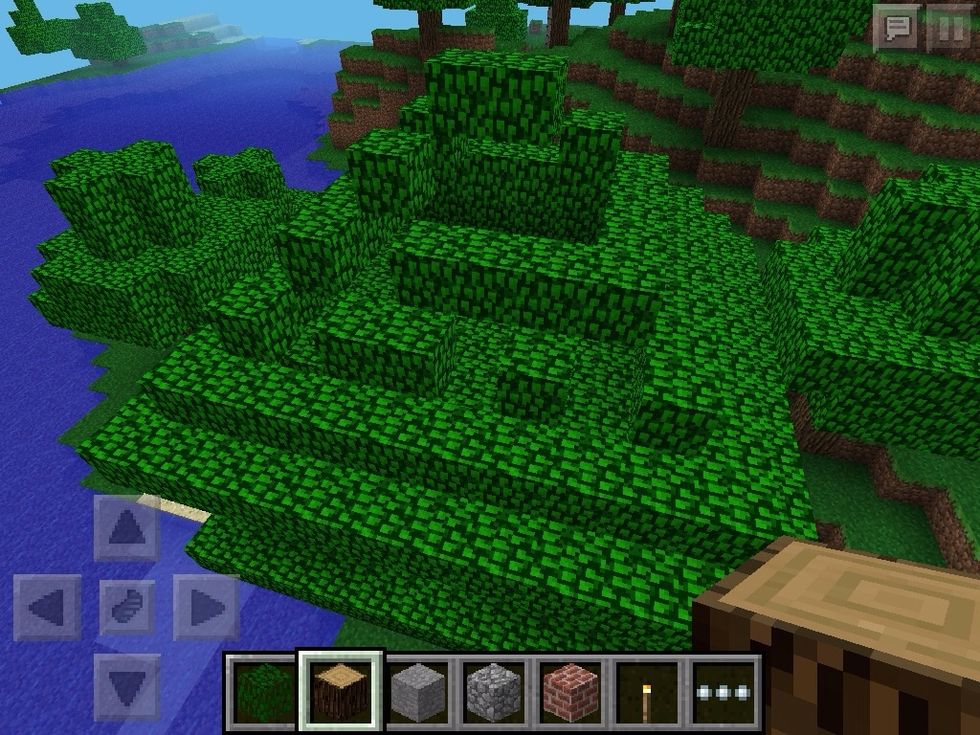
Task: Tap the center jump button on D-pad
Action: pos(127,607)
